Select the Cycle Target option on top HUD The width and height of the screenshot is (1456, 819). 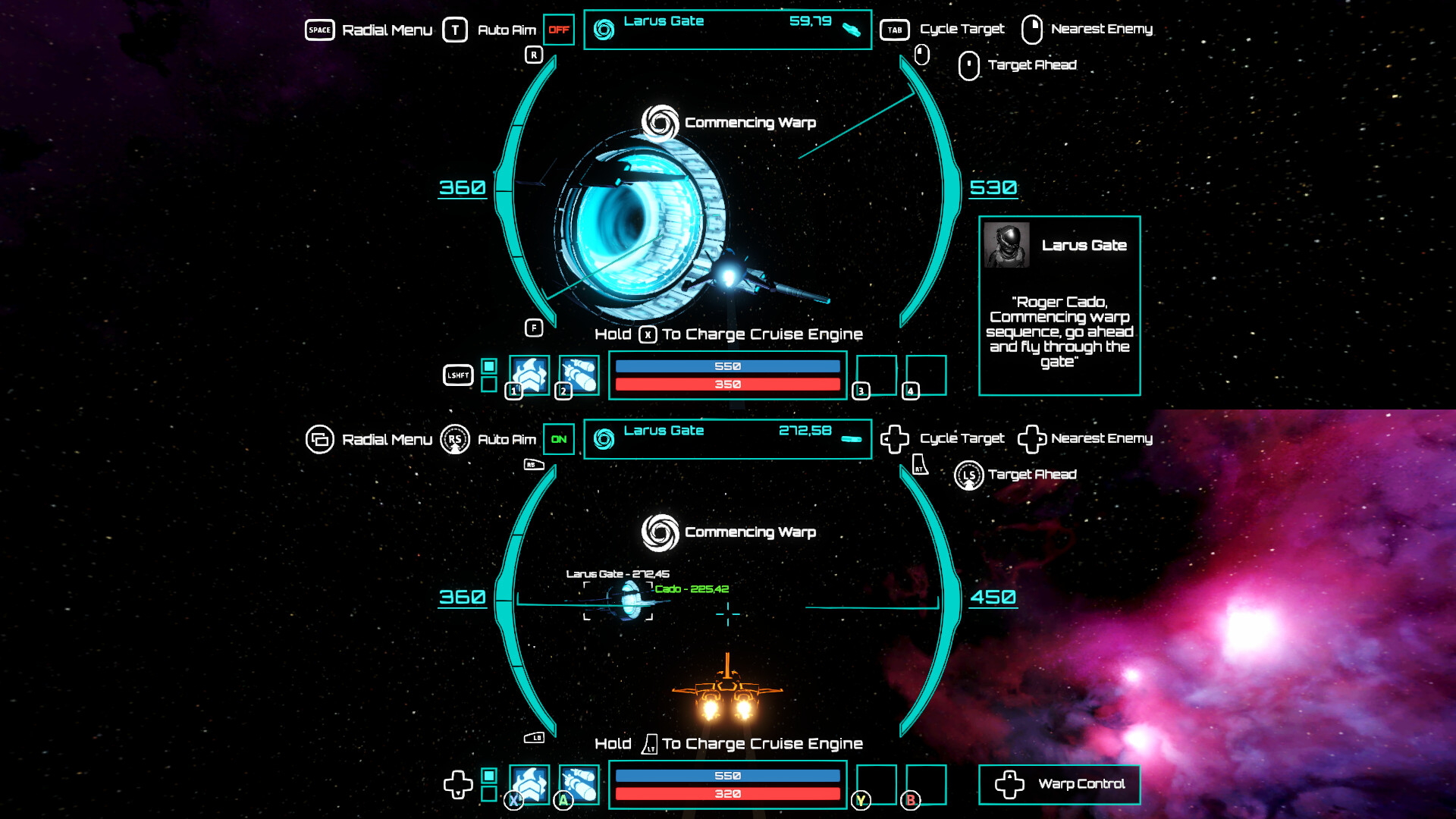click(896, 30)
